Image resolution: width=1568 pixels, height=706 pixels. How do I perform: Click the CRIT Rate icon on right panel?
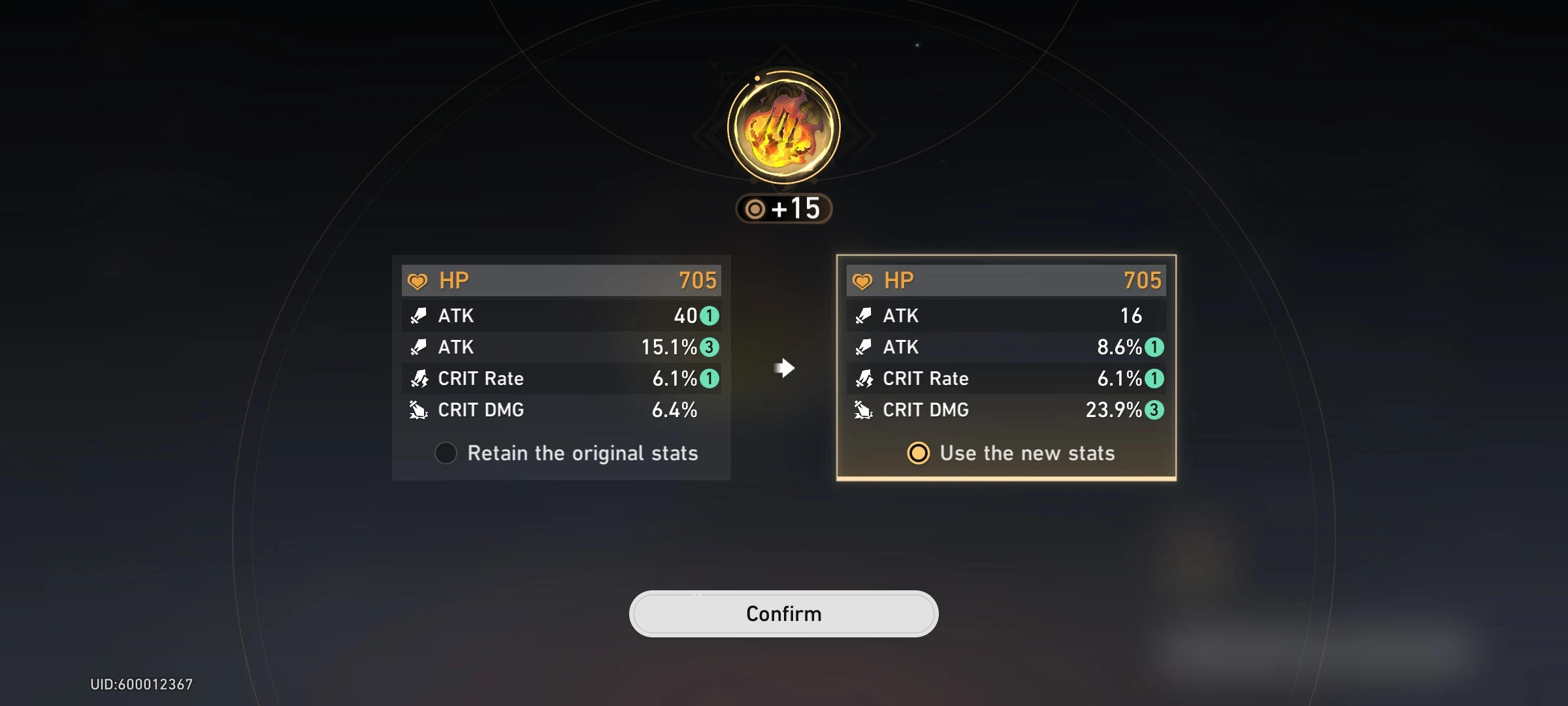(x=864, y=378)
